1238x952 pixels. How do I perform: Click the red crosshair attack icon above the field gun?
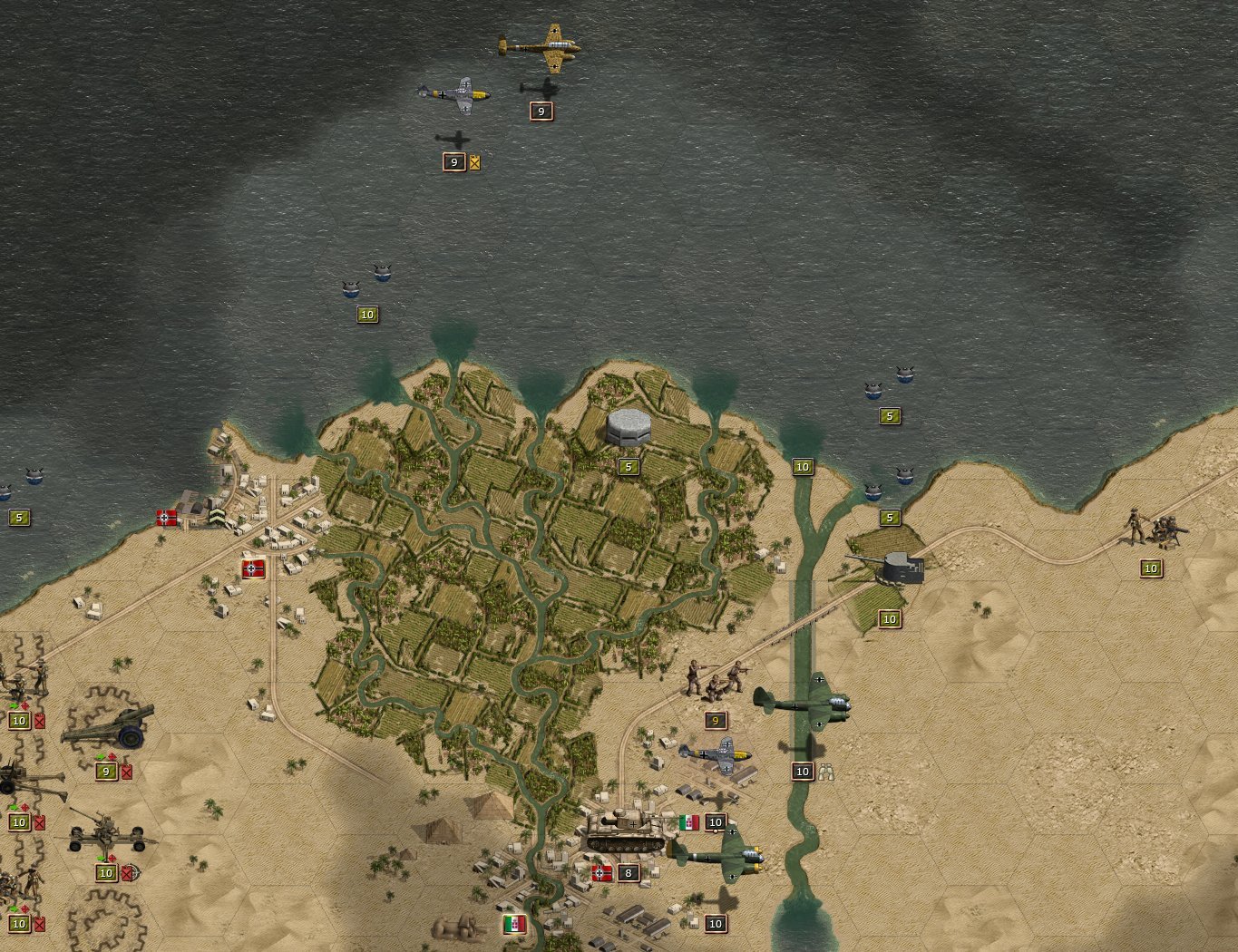[24, 806]
